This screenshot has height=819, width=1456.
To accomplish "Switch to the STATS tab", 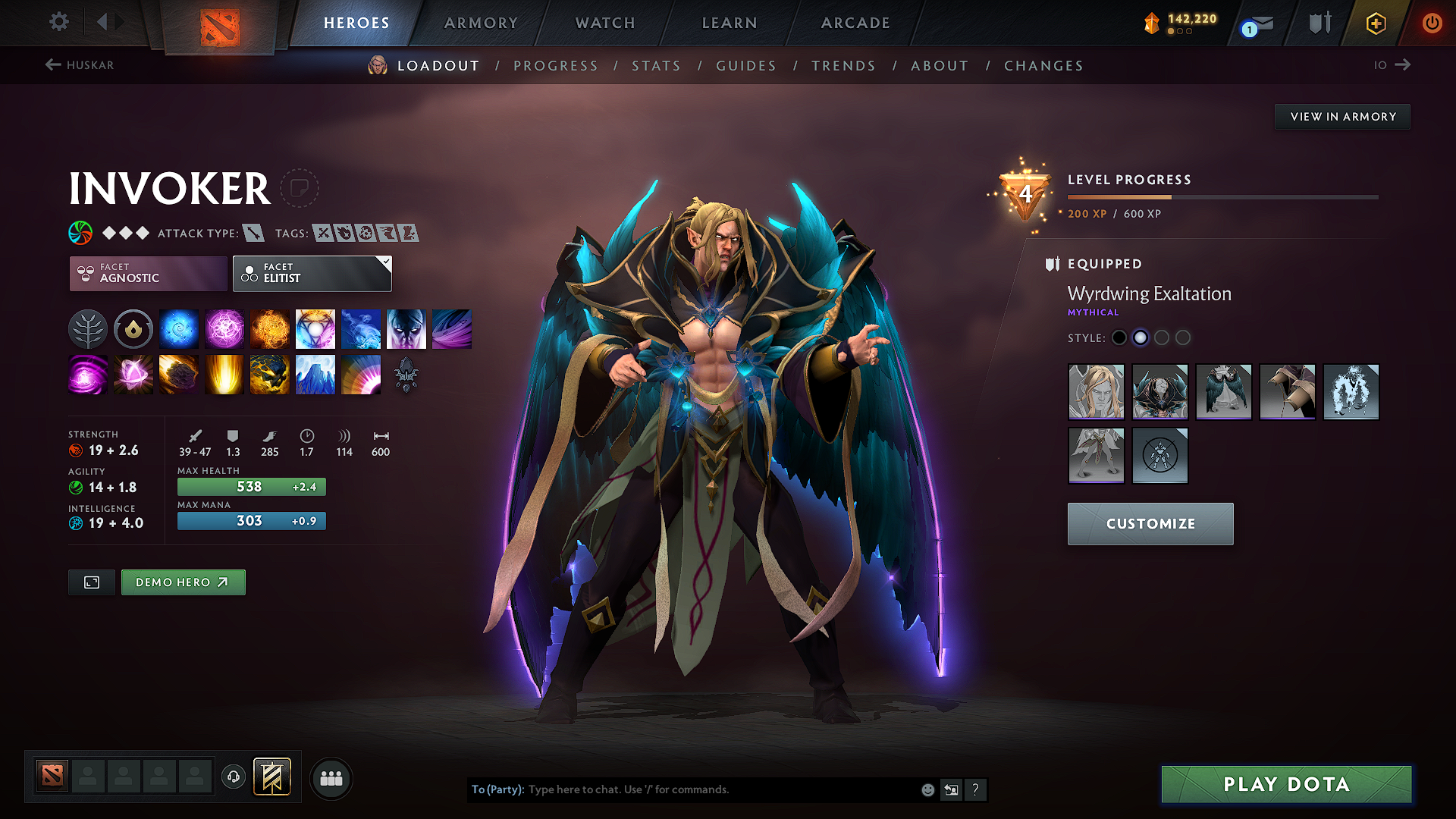I will point(656,65).
